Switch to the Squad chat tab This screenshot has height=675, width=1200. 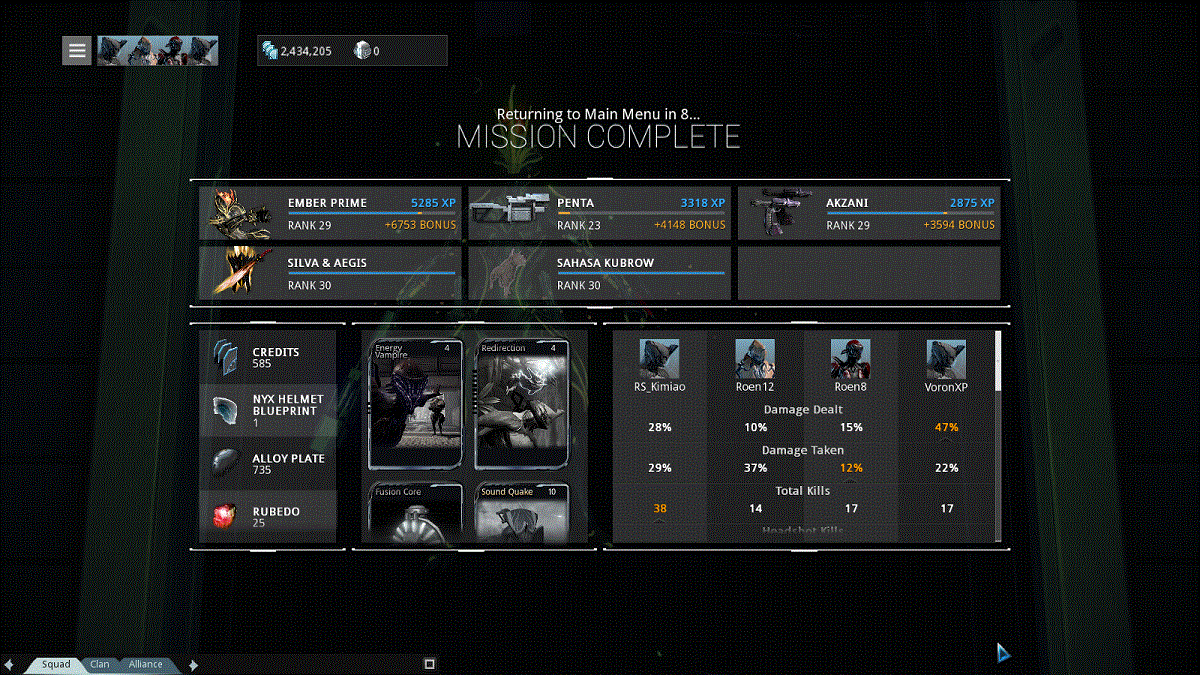click(56, 664)
